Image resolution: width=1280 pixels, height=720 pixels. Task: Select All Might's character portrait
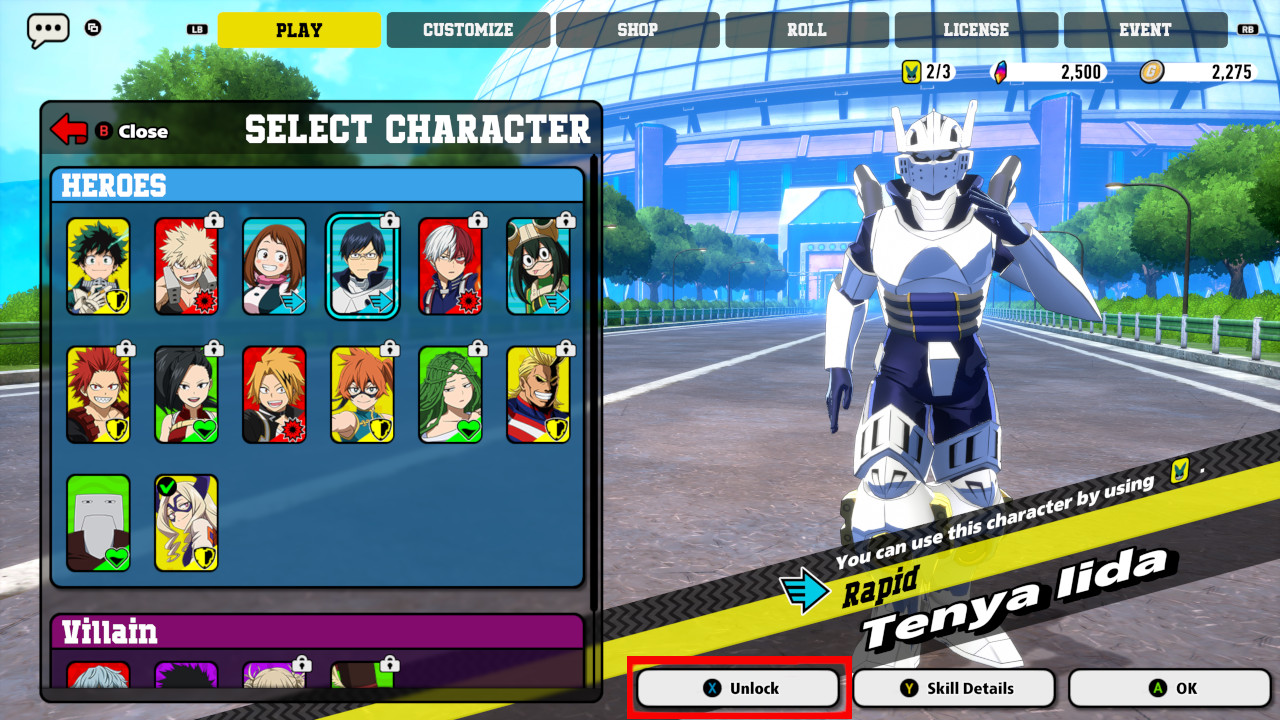click(539, 392)
